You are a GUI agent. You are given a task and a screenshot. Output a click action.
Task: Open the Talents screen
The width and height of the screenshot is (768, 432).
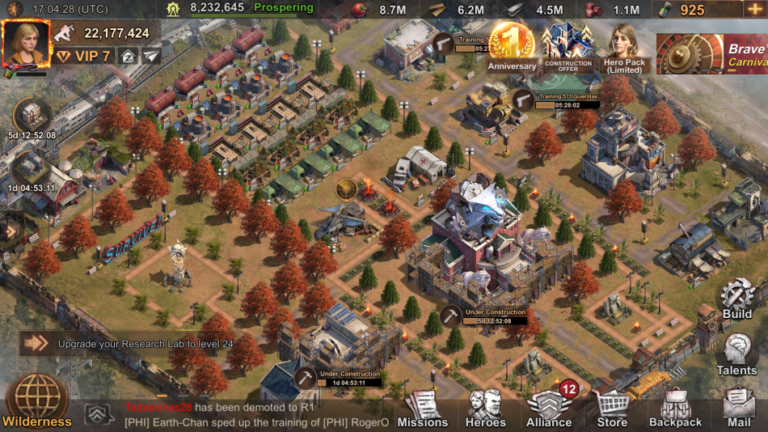[x=737, y=353]
